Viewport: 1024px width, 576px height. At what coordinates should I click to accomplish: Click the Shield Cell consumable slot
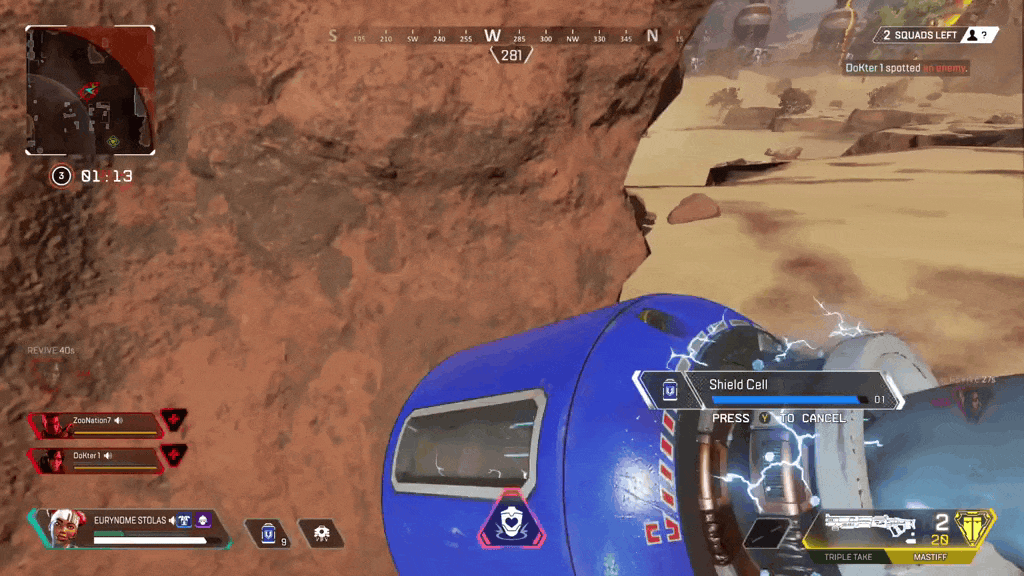267,533
